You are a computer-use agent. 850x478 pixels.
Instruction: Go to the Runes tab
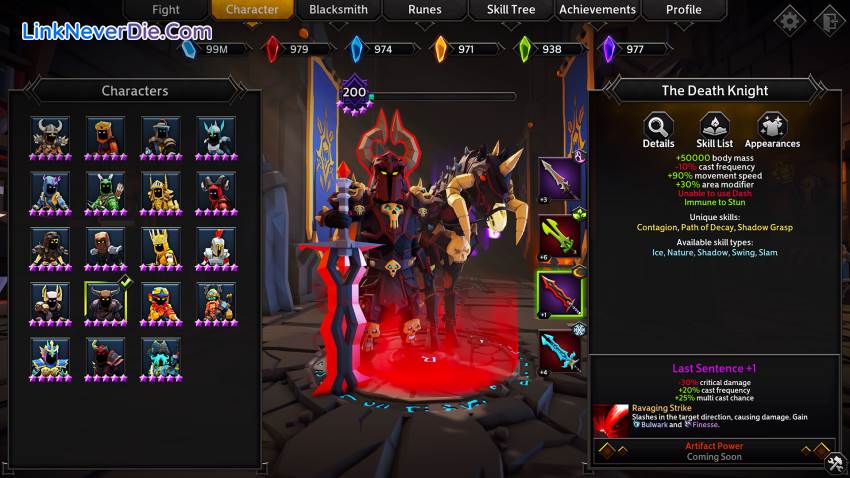pyautogui.click(x=425, y=10)
